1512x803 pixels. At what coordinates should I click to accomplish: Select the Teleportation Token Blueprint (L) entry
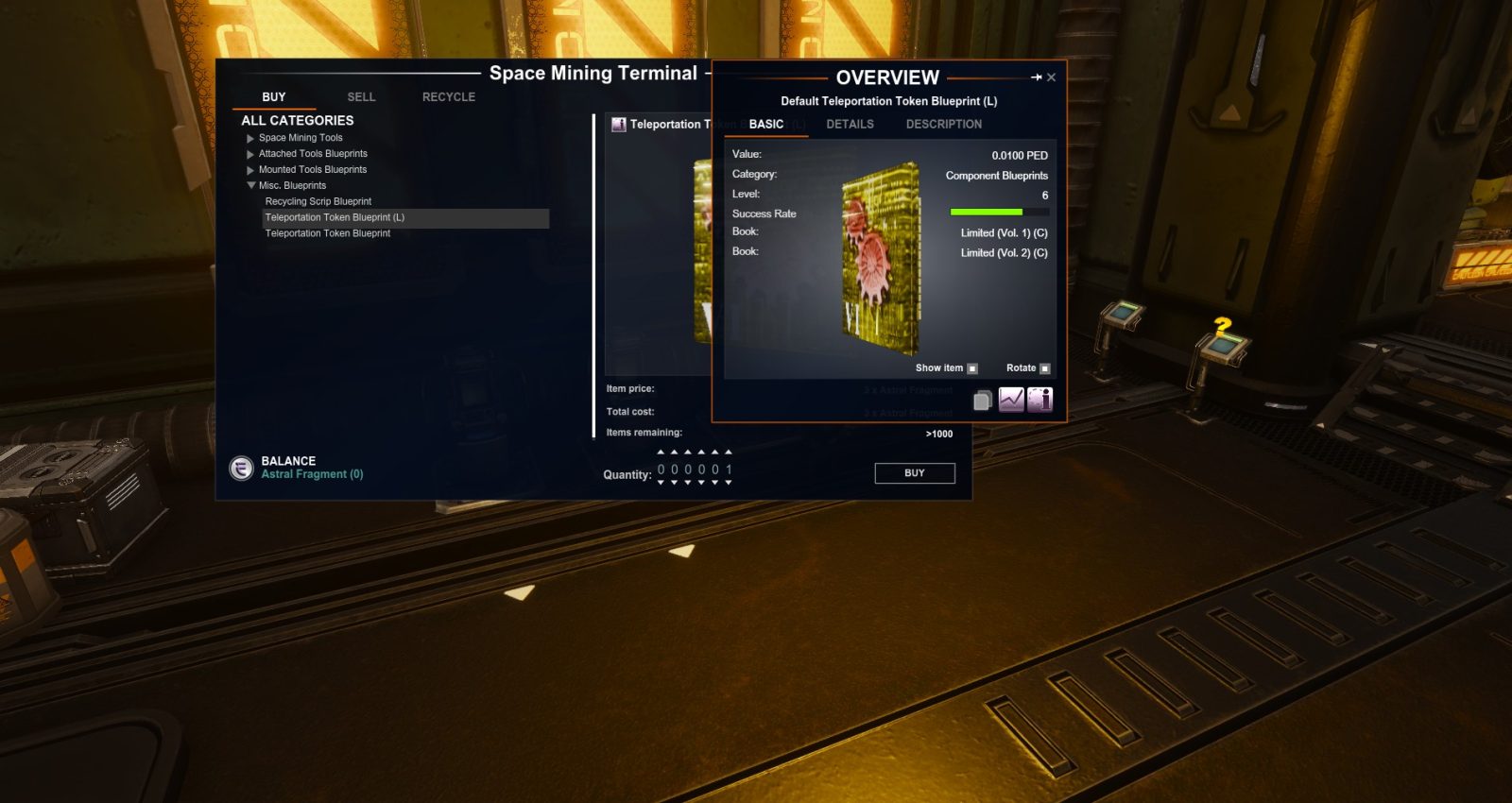pos(335,217)
